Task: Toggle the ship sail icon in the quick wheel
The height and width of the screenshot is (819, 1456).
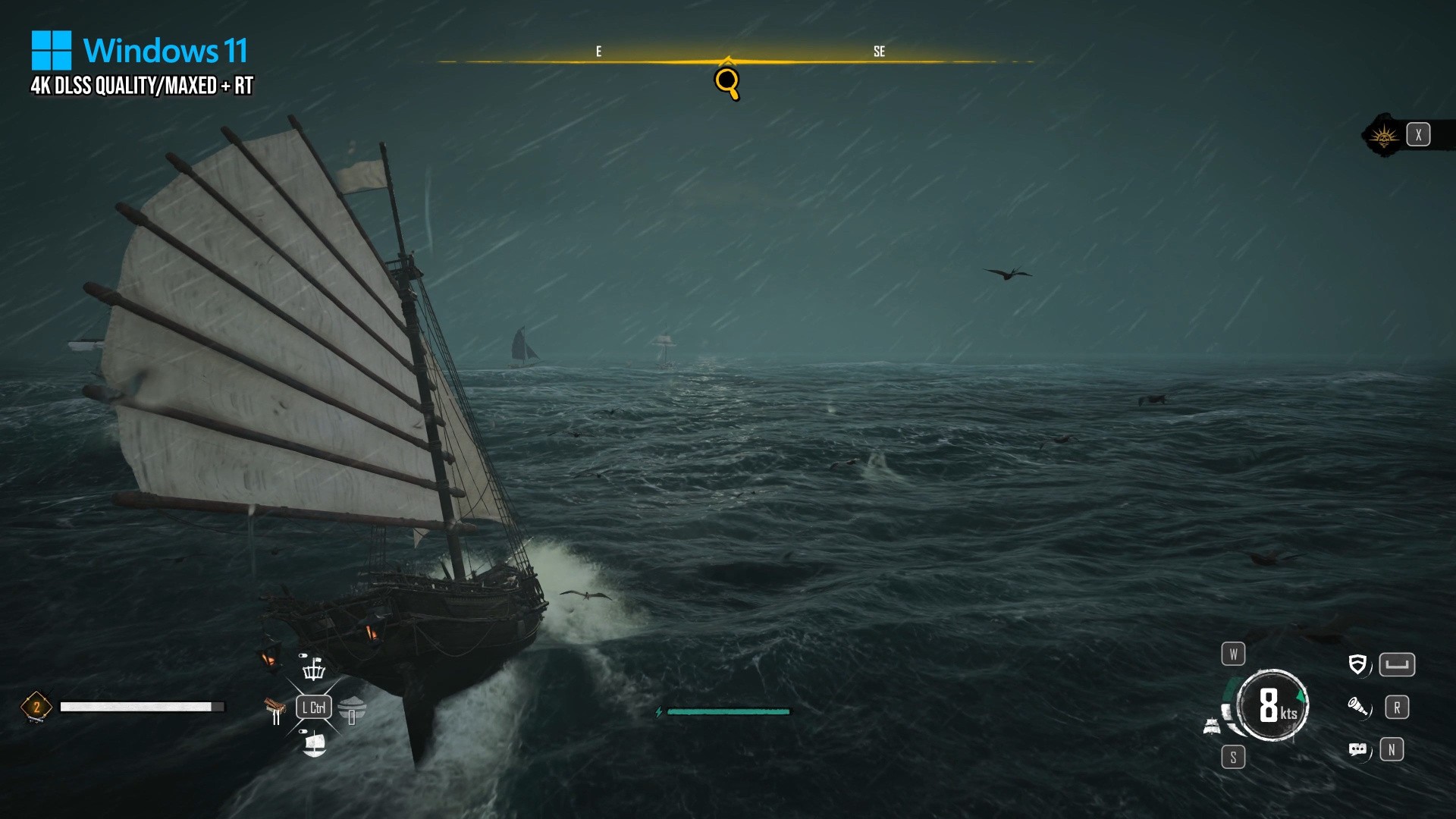Action: 314,744
